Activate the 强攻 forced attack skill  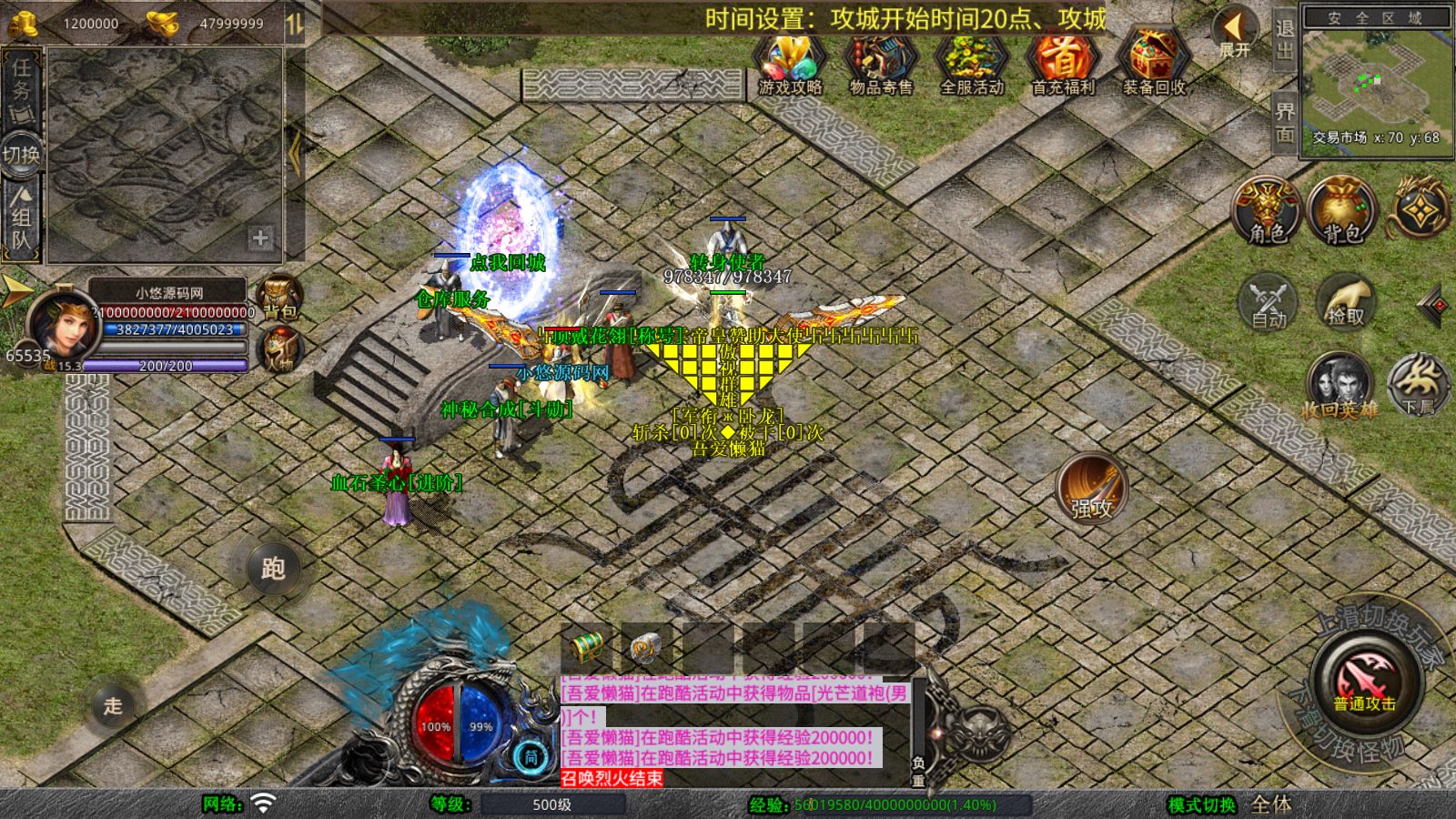[x=1091, y=488]
